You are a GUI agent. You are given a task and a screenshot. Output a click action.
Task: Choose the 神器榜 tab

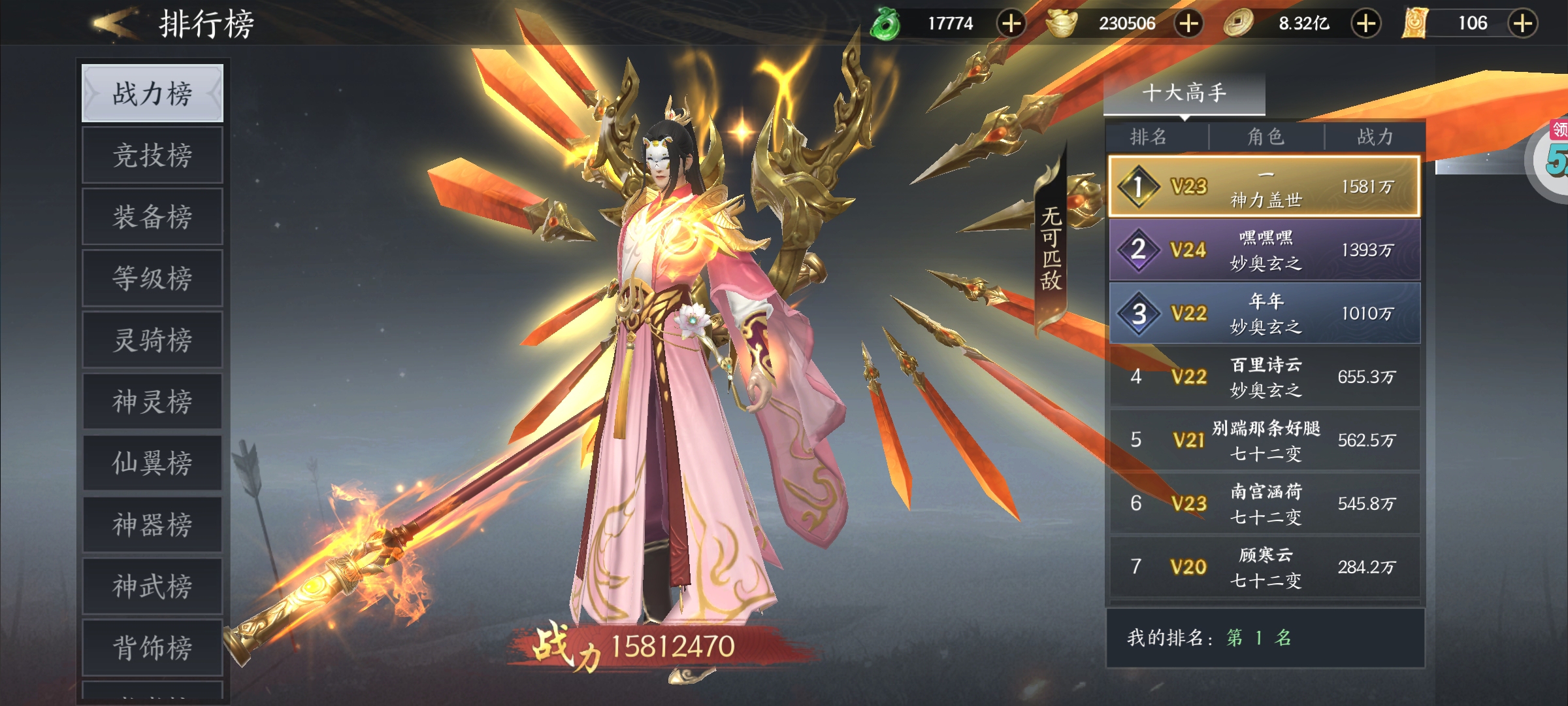tap(152, 524)
